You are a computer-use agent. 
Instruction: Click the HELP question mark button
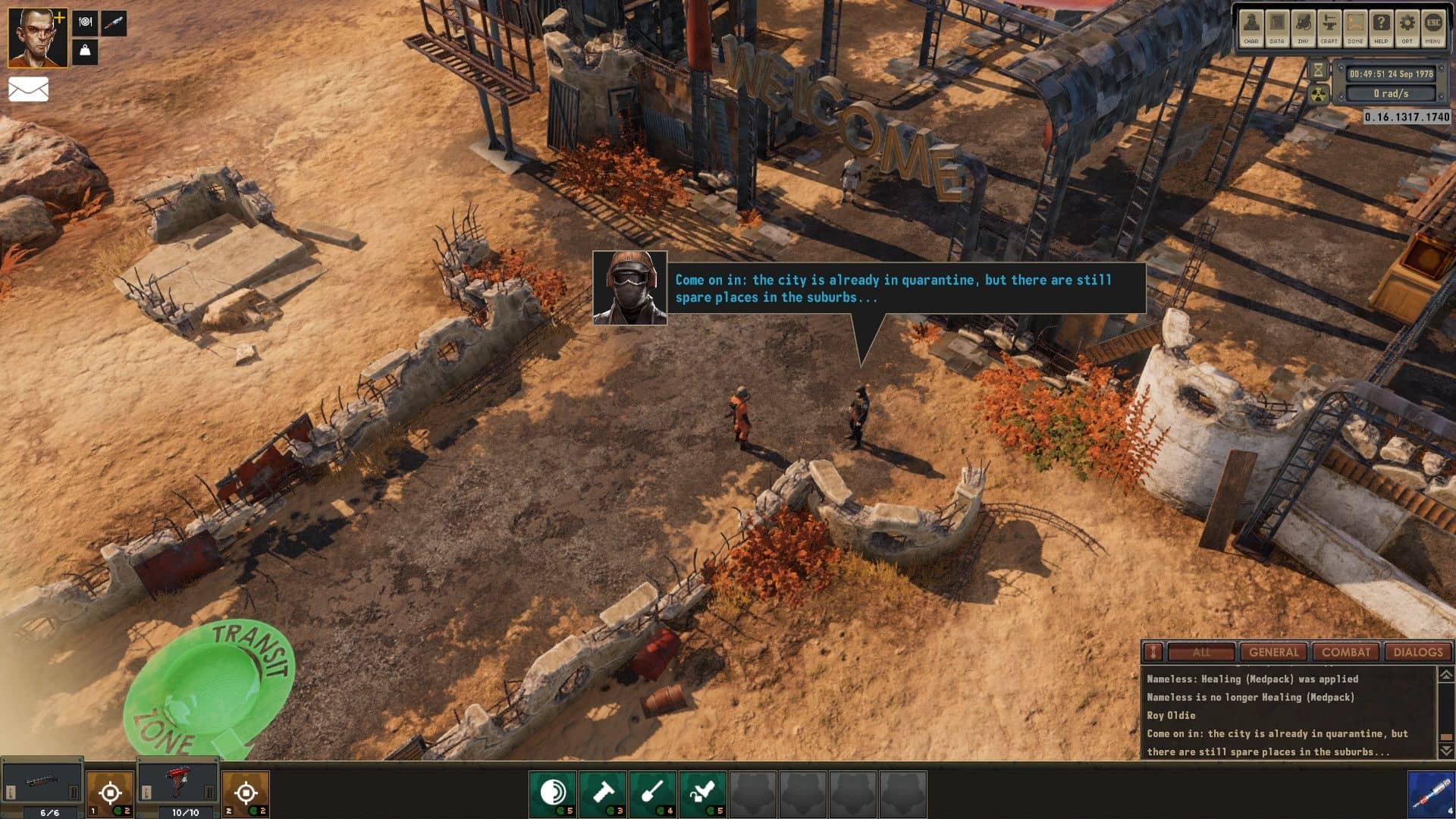click(1381, 27)
